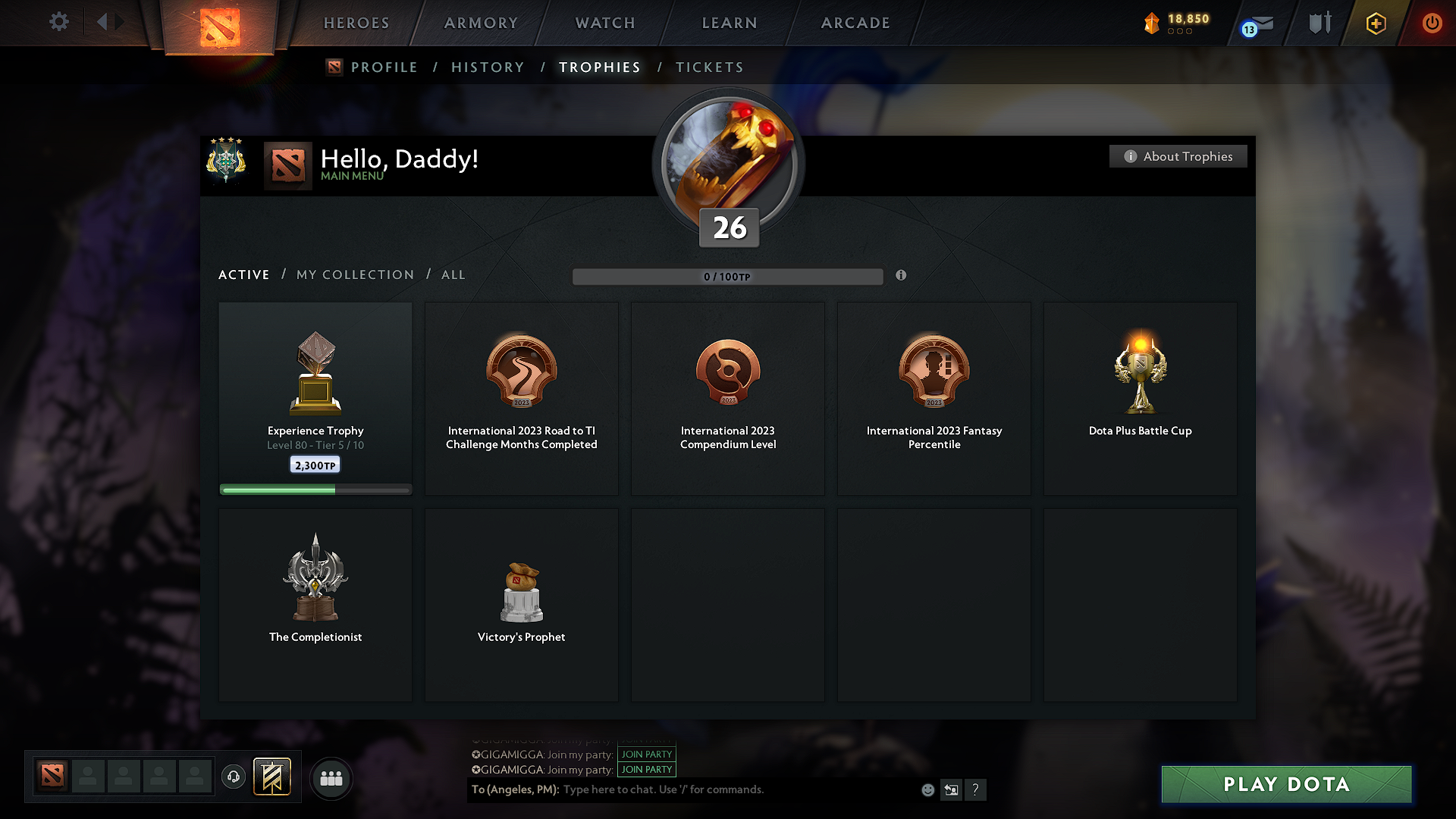
Task: Open the battle banner icon near party slots
Action: (x=273, y=777)
